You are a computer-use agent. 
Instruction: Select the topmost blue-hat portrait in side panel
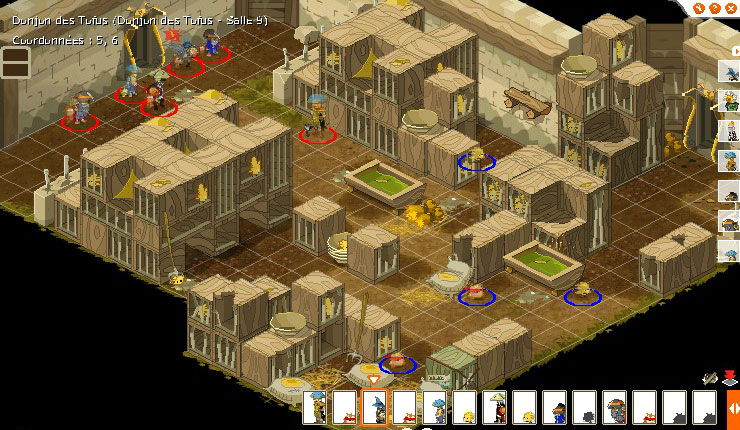click(x=730, y=70)
